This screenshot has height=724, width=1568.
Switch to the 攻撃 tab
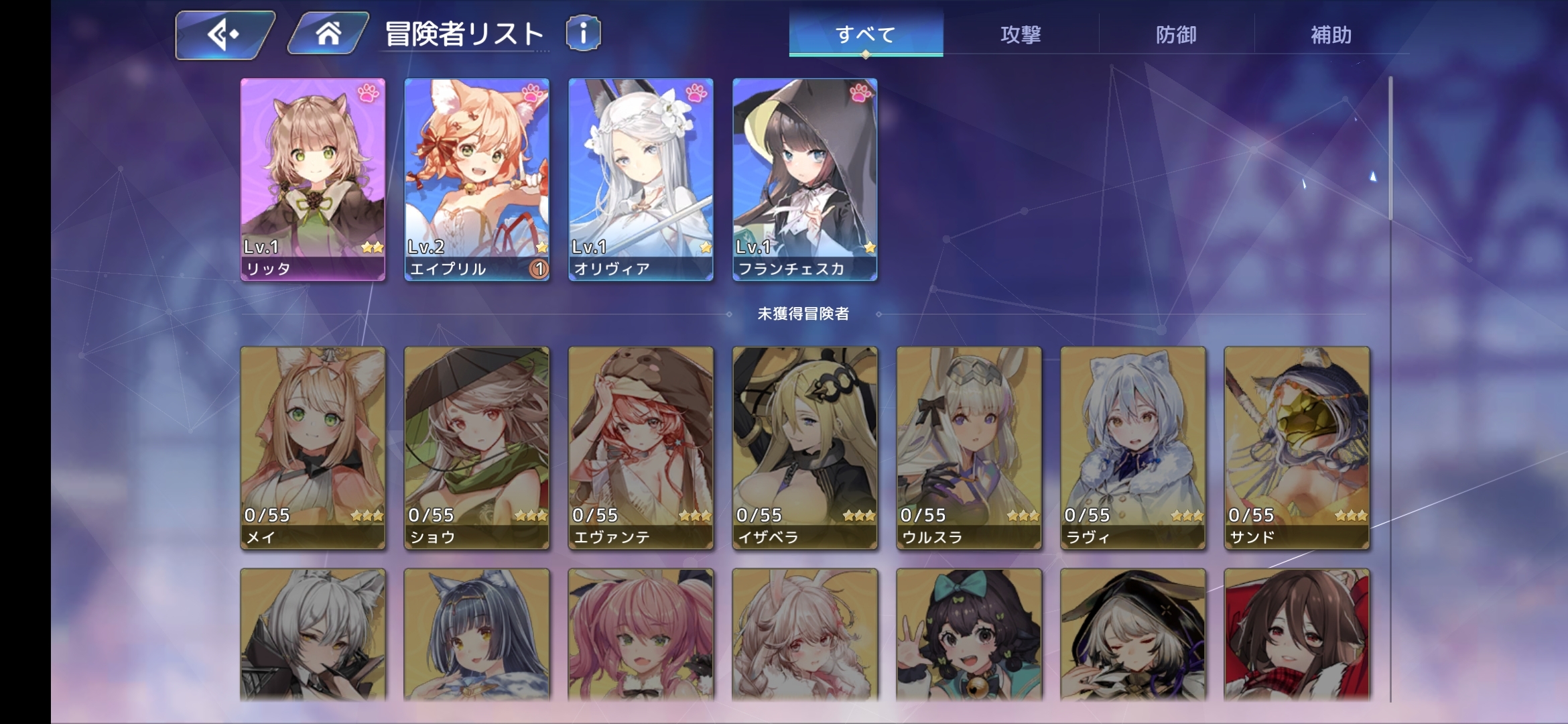click(x=1021, y=34)
